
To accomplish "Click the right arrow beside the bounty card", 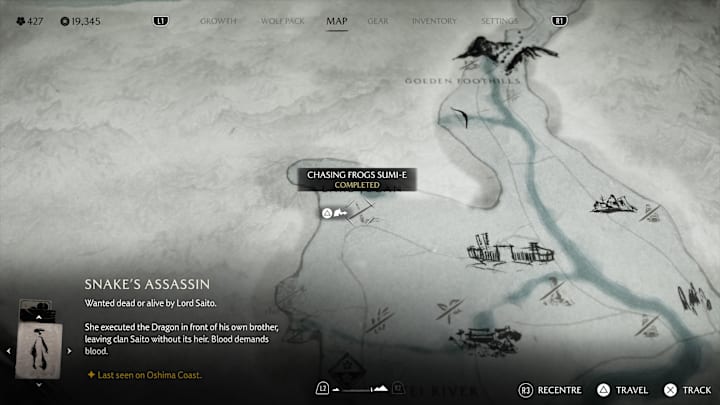I will 68,350.
